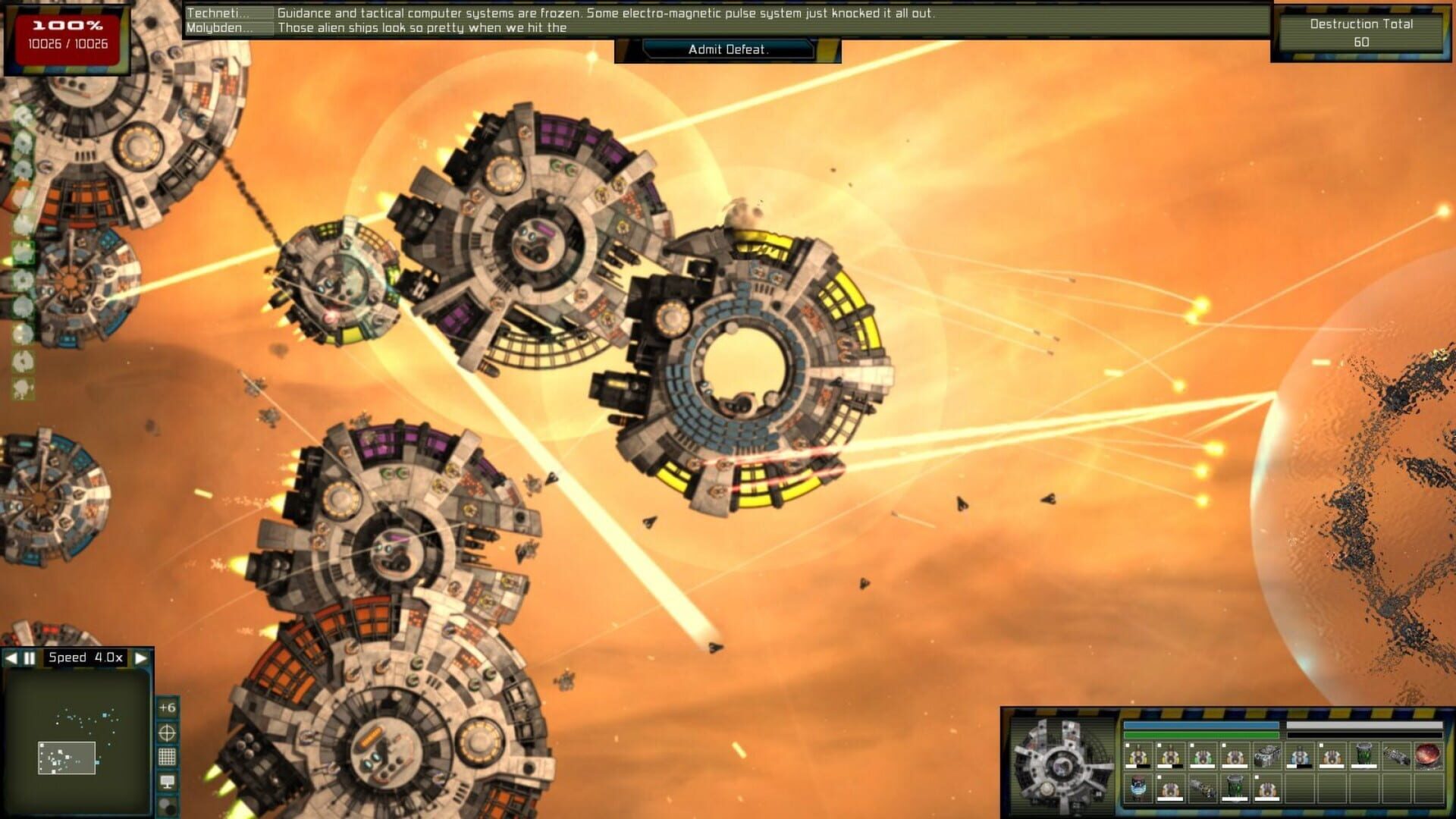The height and width of the screenshot is (819, 1456).
Task: Pause the battle using the pause icon
Action: pyautogui.click(x=29, y=657)
